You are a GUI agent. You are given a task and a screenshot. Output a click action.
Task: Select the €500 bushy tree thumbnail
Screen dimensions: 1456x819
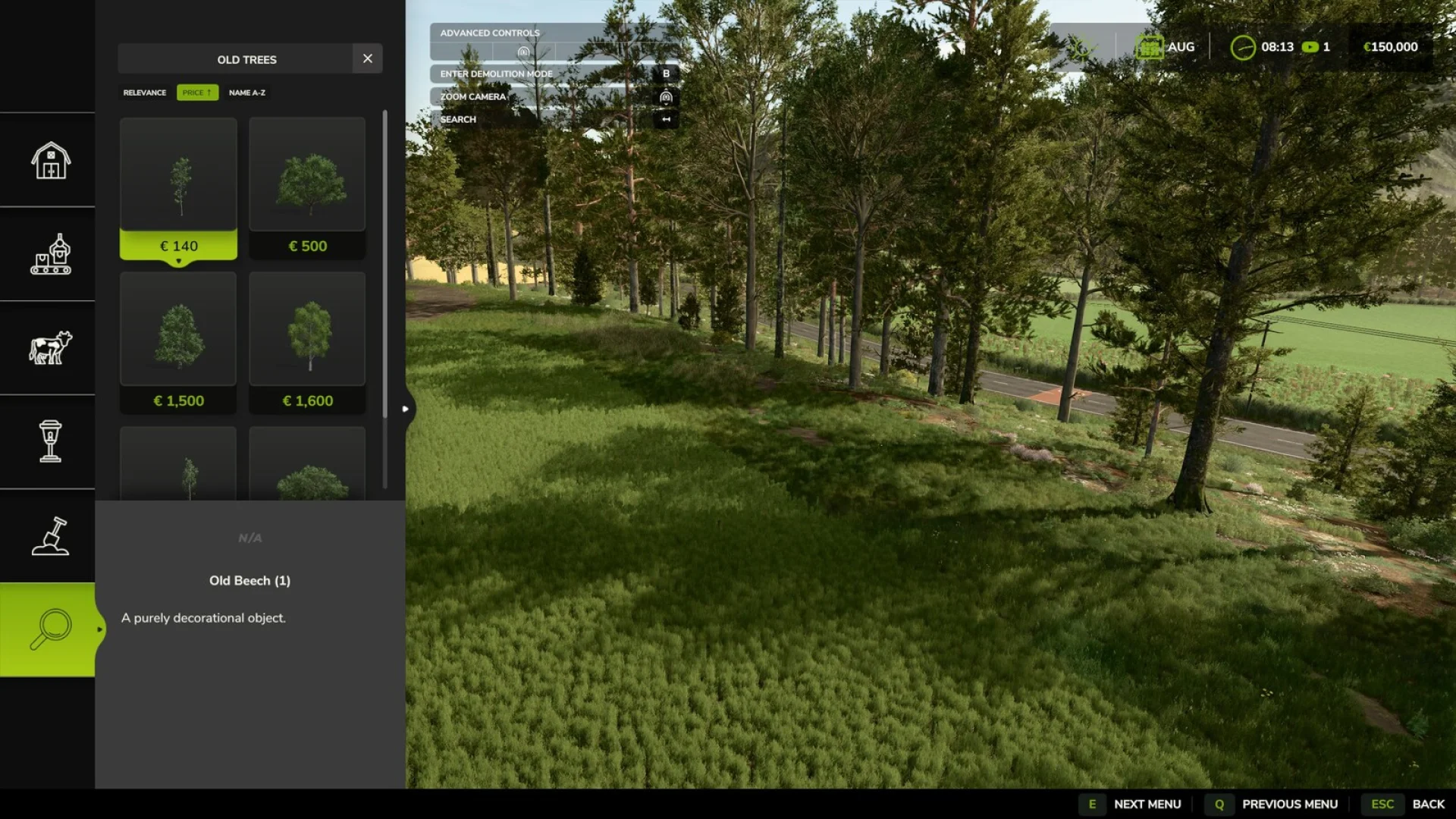(307, 174)
